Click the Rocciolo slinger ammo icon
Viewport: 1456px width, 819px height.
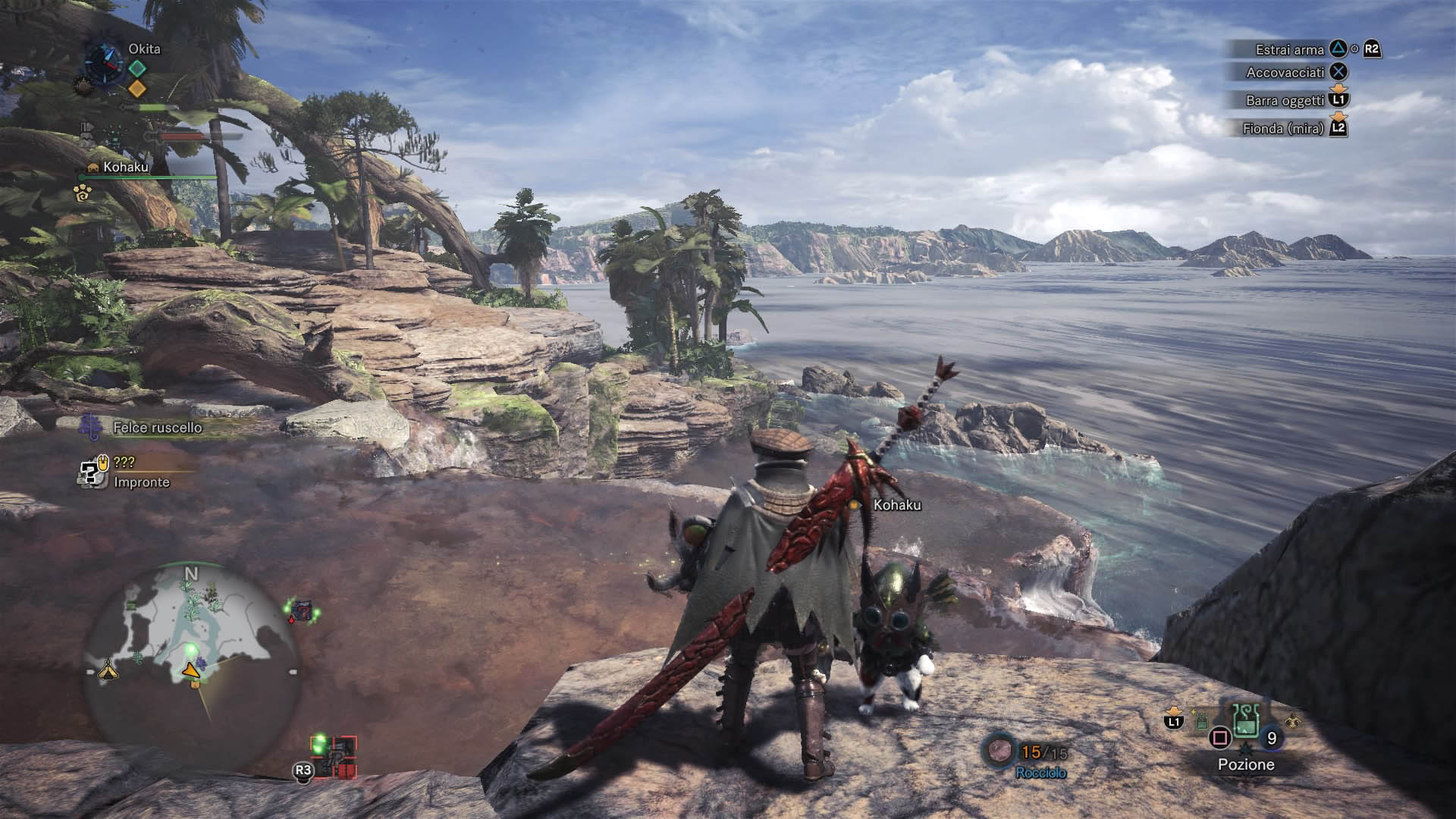tap(998, 750)
